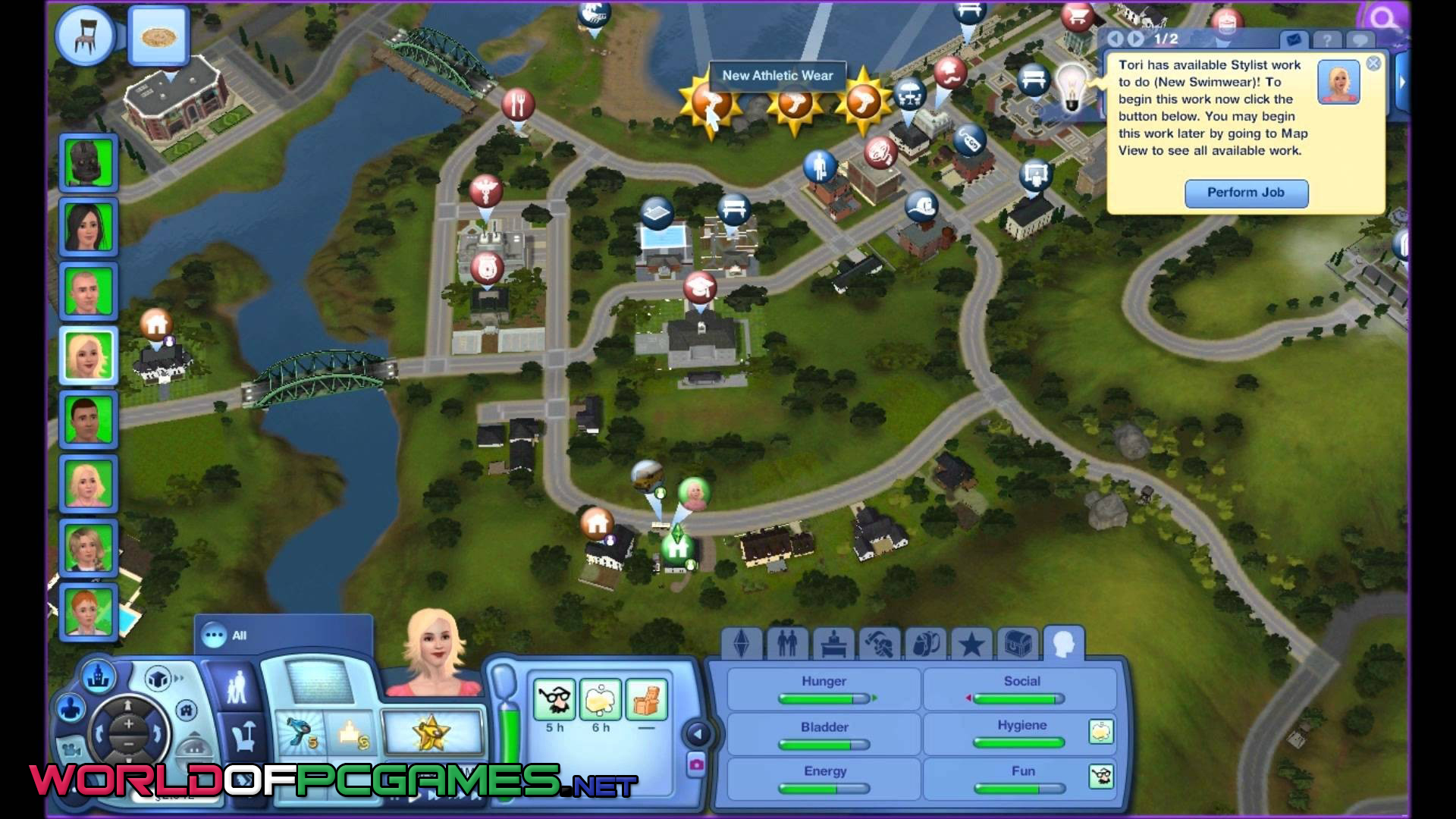Screen dimensions: 1456x819
Task: Close the Stylist work notification
Action: (1373, 64)
